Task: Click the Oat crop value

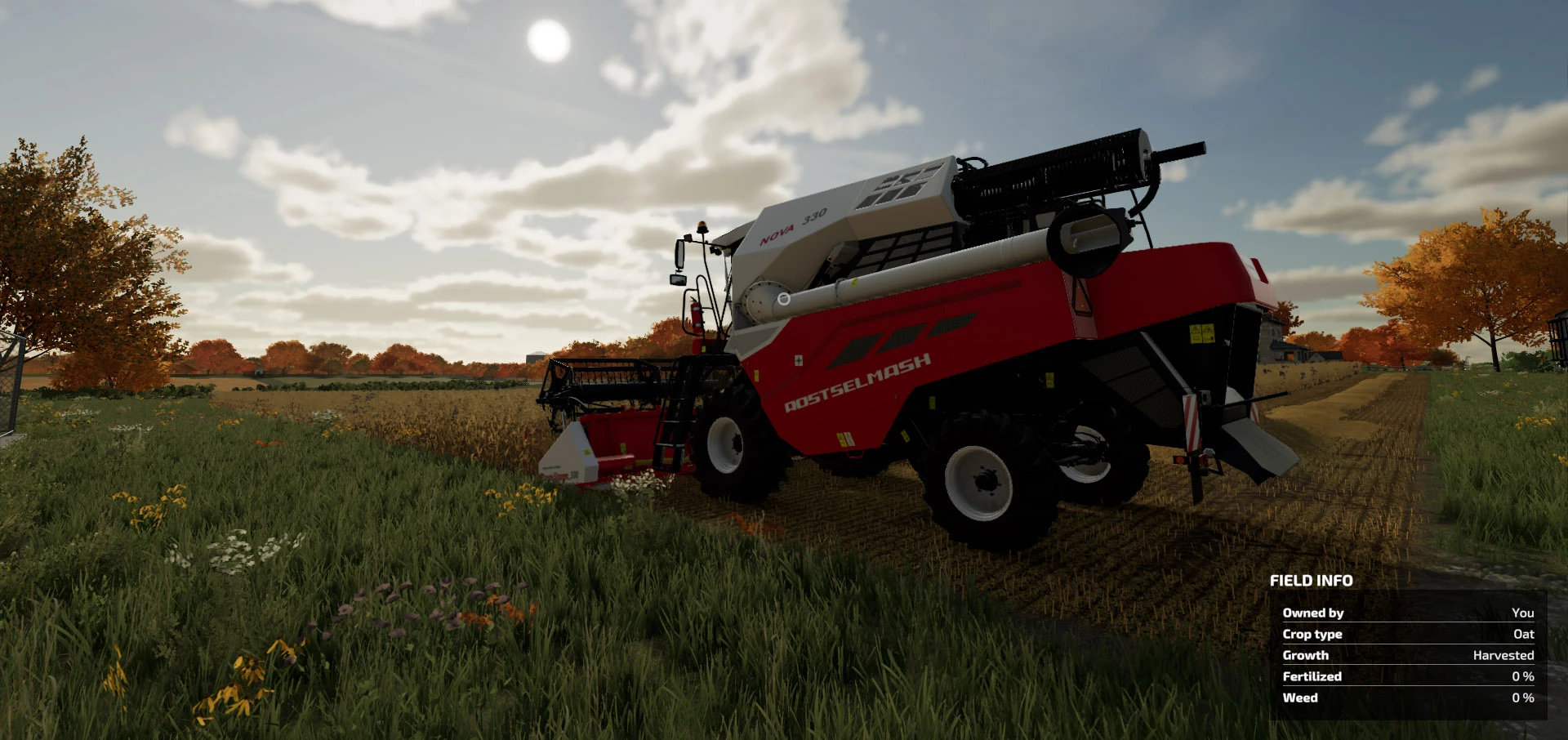Action: tap(1526, 634)
